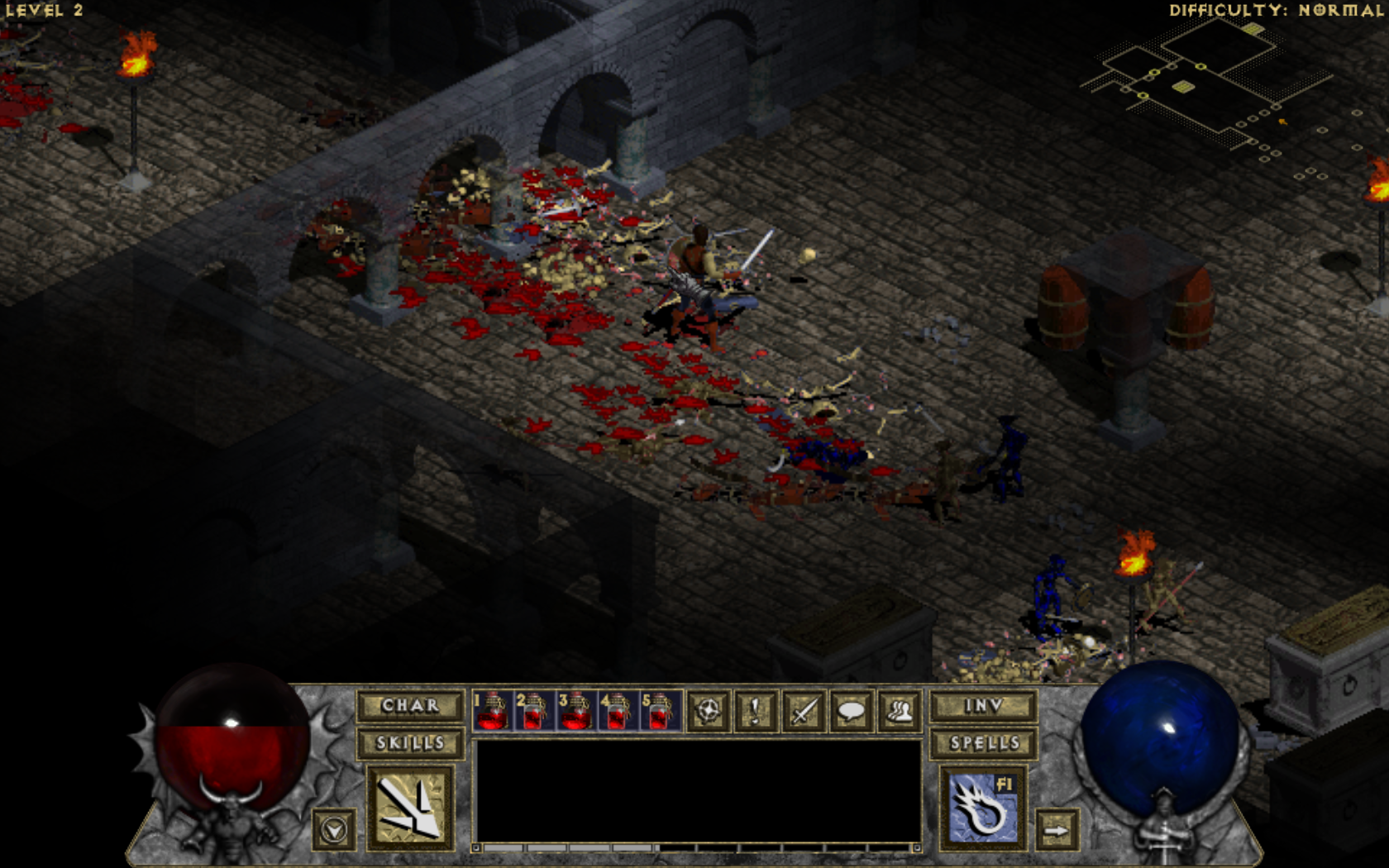Open the CHAR character panel
This screenshot has width=1389, height=868.
click(x=410, y=705)
